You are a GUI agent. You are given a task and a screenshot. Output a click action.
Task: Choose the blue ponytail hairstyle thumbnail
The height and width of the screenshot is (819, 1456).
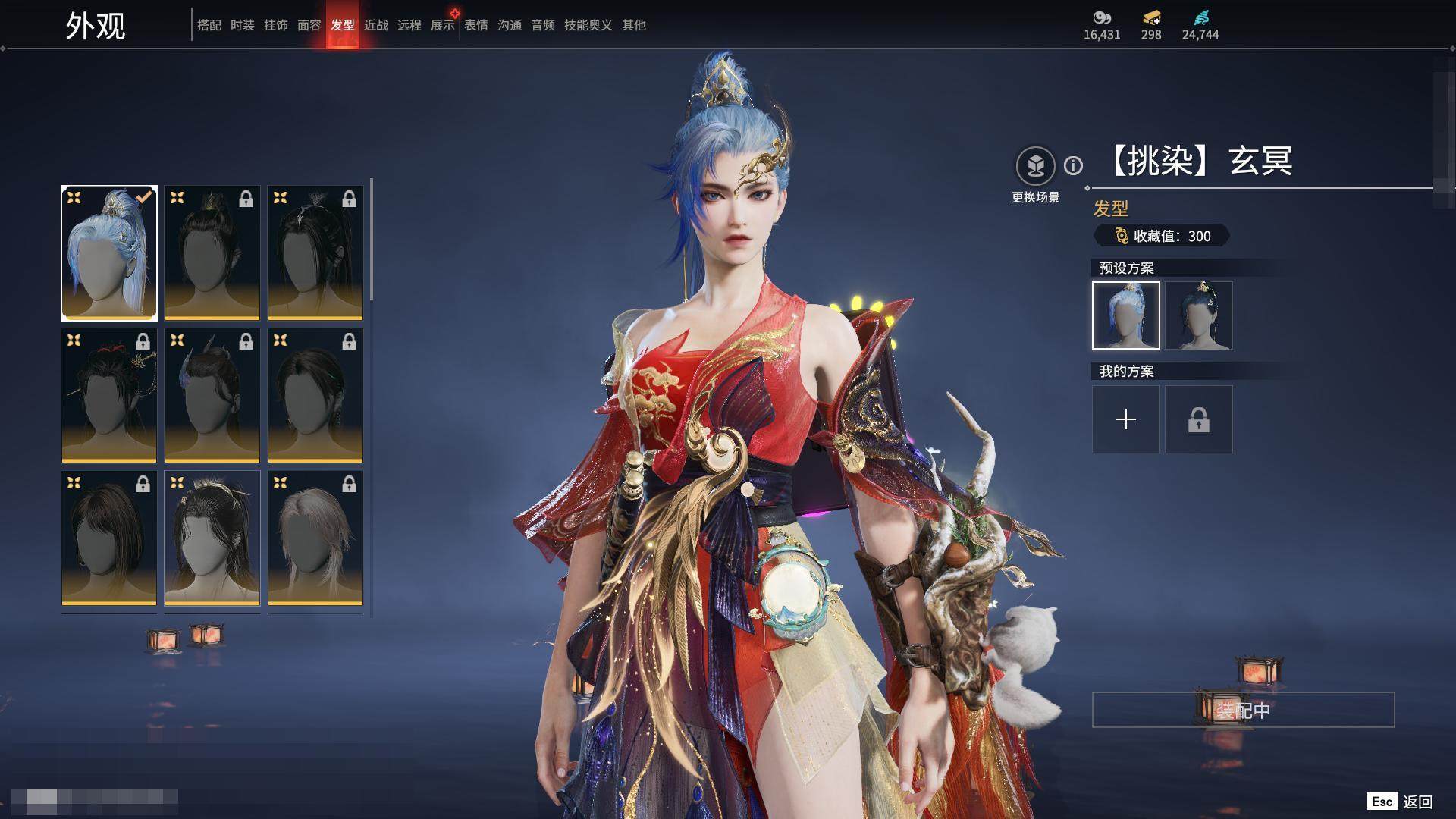[109, 253]
